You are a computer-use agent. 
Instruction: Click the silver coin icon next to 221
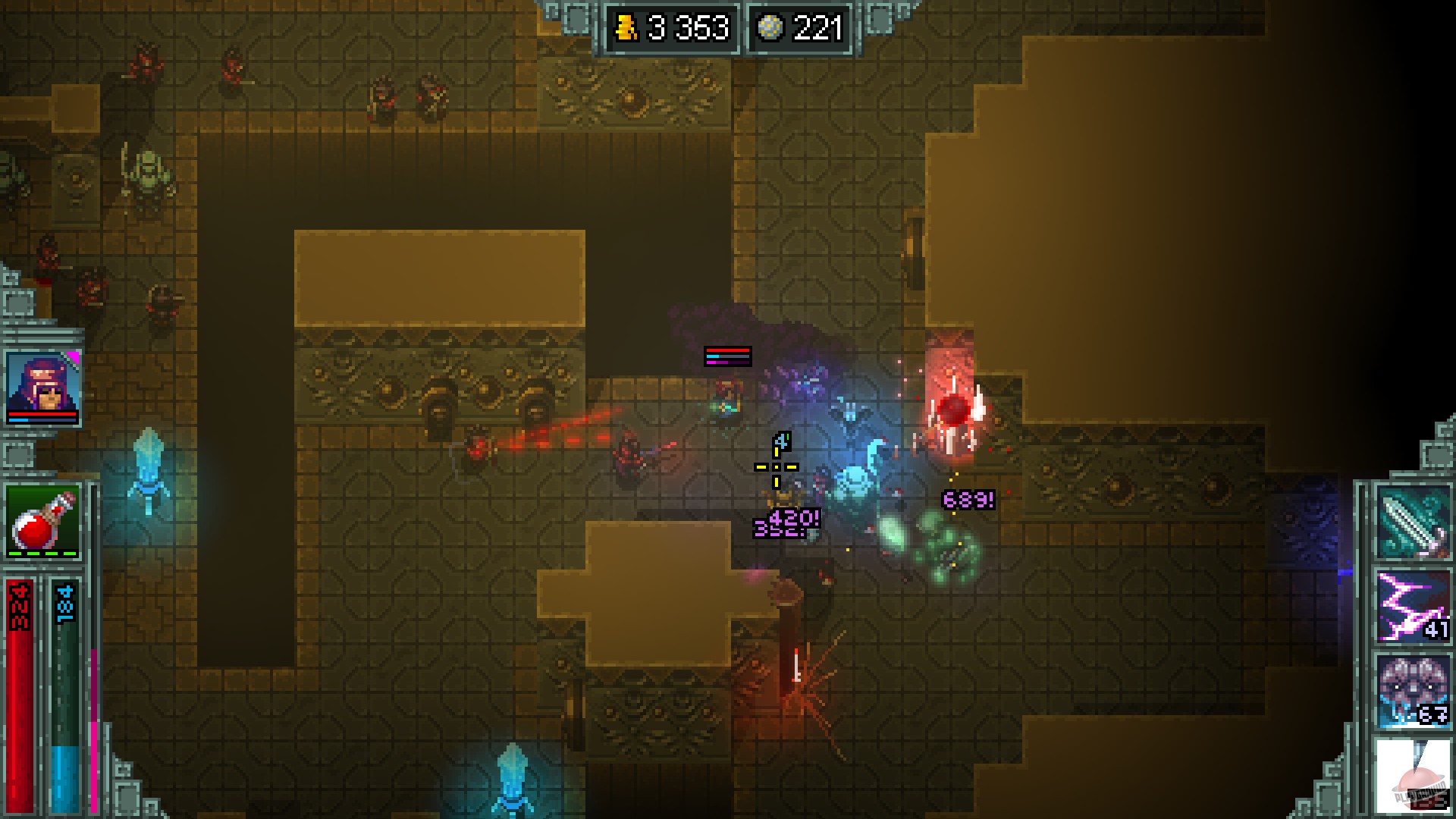(771, 27)
